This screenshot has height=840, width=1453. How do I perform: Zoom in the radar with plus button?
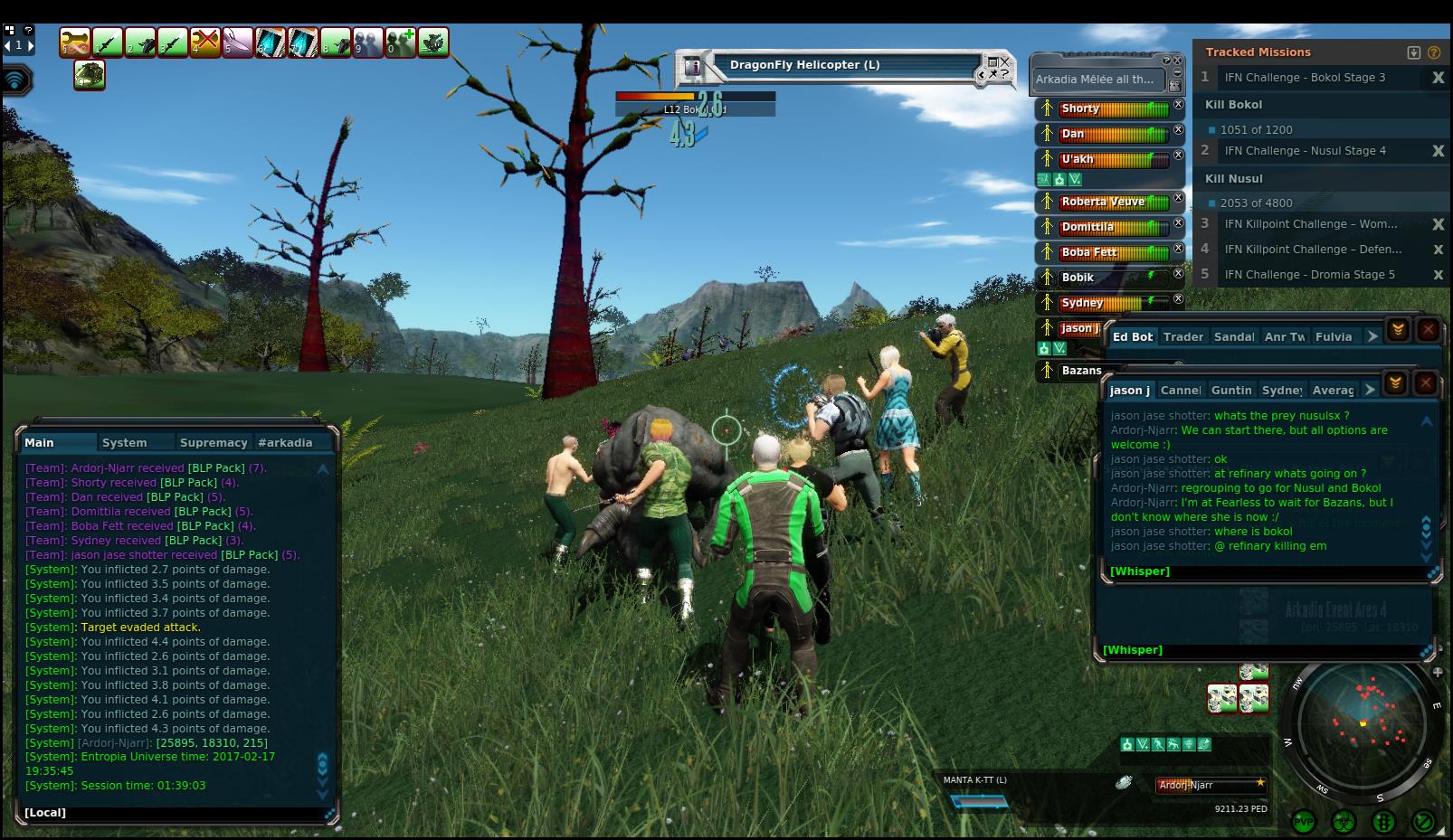click(x=1437, y=673)
